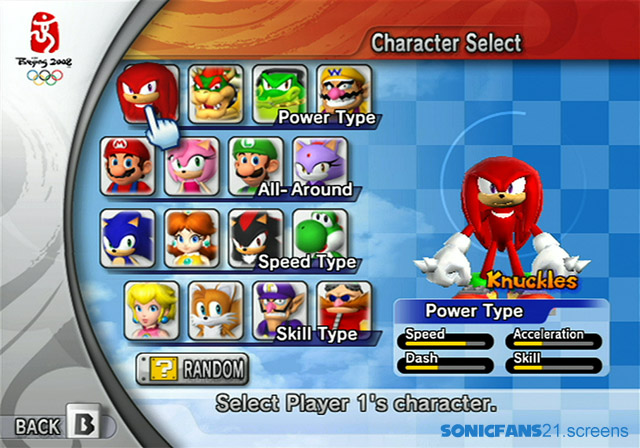Choose Daisy as your character
This screenshot has width=640, height=448.
191,238
